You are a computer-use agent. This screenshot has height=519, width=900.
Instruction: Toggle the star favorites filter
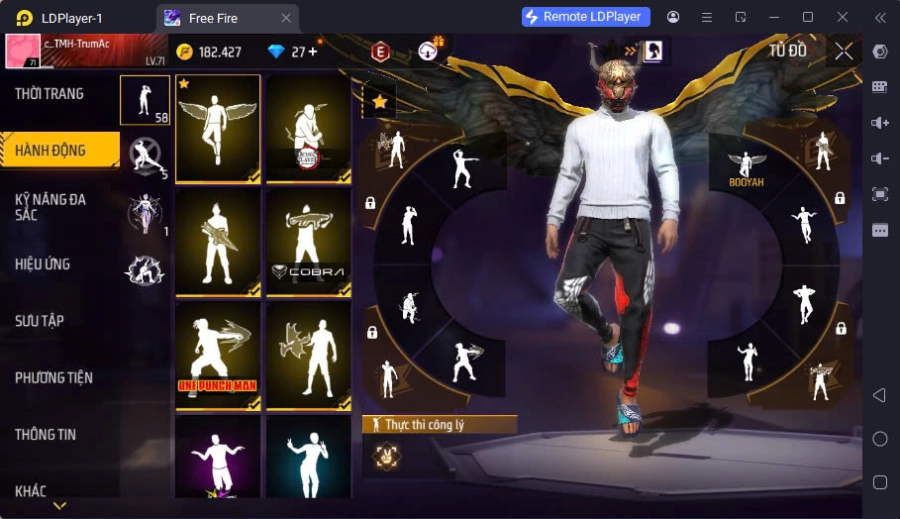click(x=380, y=101)
